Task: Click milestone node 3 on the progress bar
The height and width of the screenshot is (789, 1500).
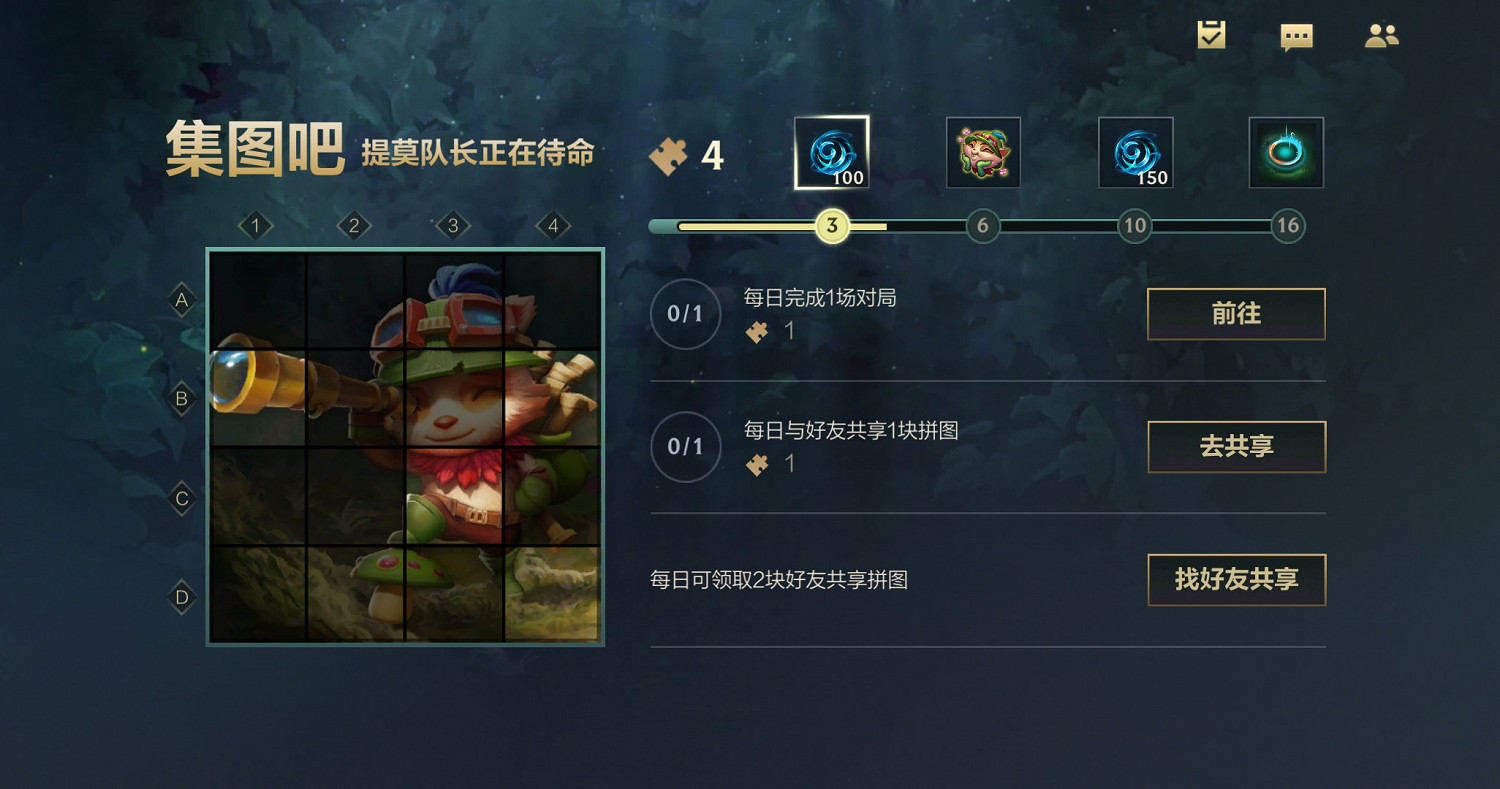Action: [x=831, y=226]
